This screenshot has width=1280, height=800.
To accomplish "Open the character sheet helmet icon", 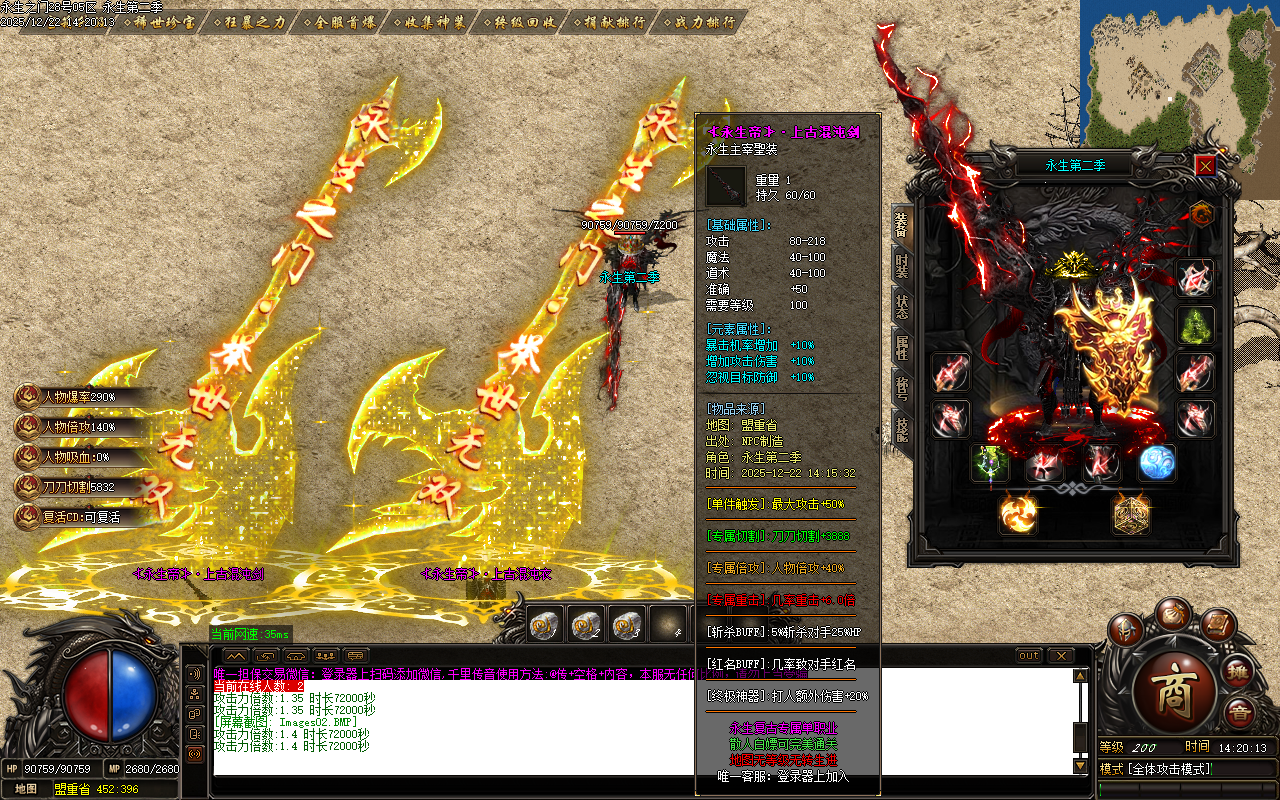I will click(x=1127, y=630).
